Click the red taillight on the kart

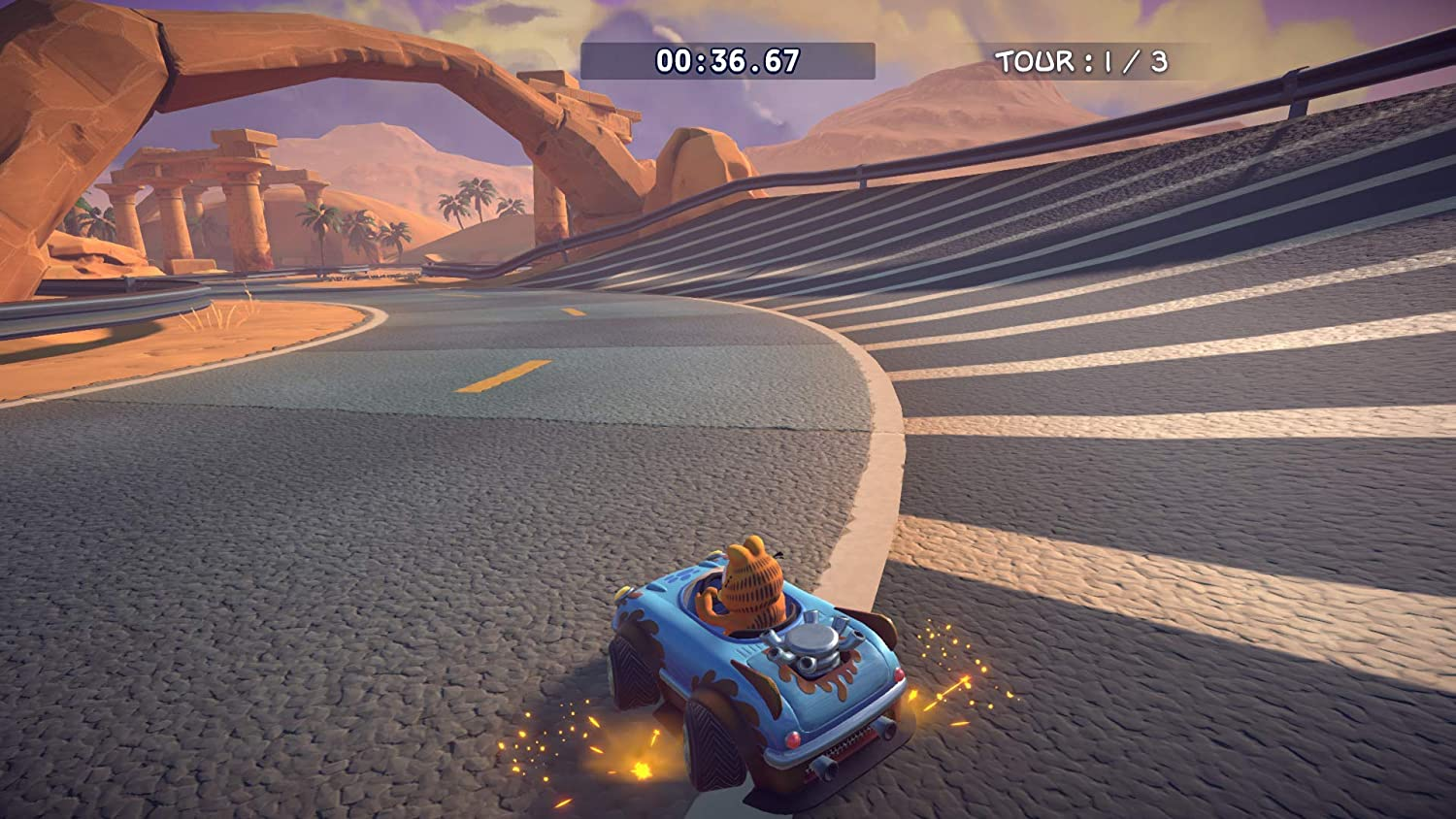pos(792,737)
